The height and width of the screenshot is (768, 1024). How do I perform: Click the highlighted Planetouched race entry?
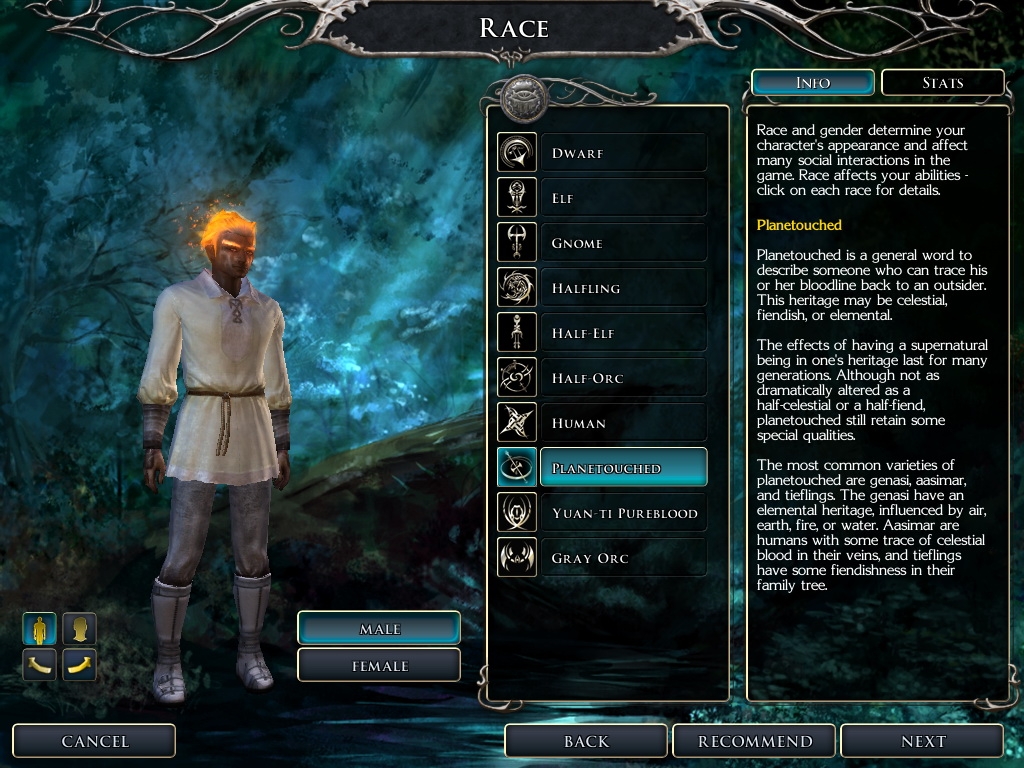623,468
